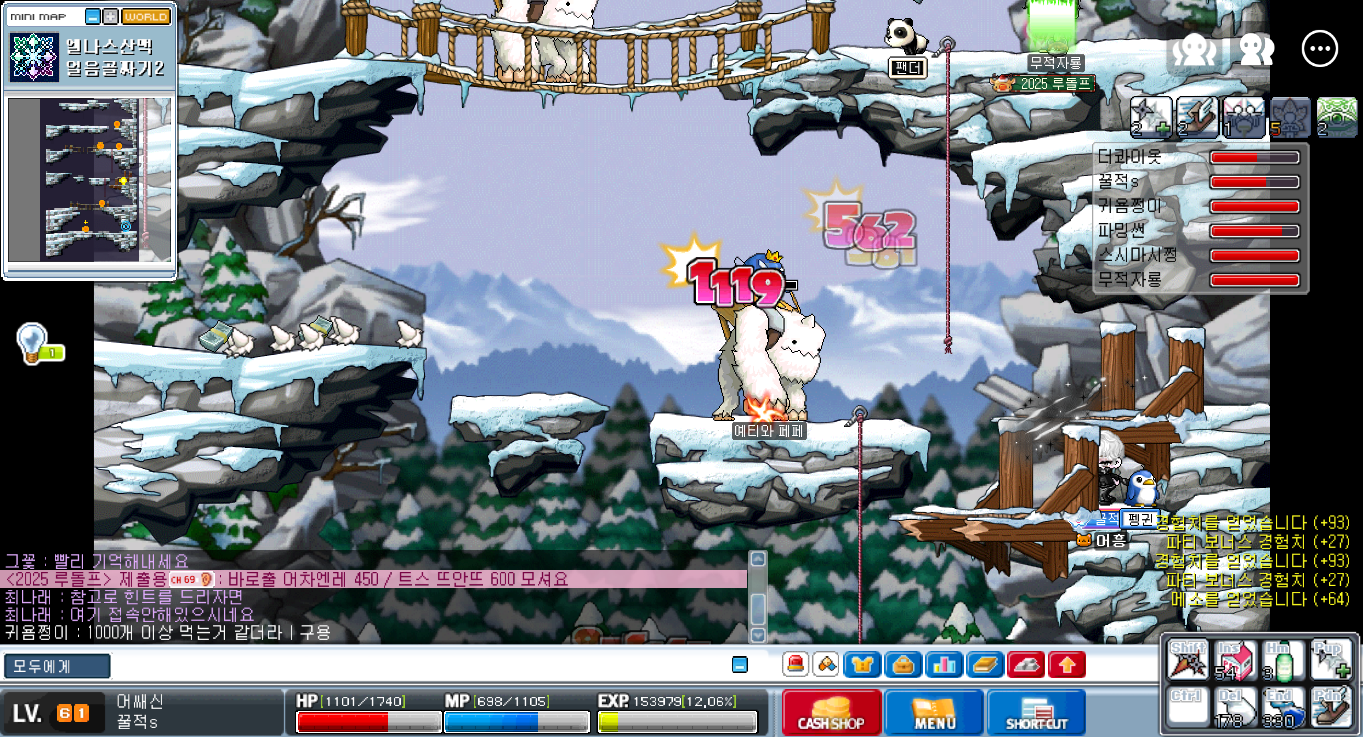Screen dimensions: 1363x737
Task: Click the chat target selector '모두에게'
Action: (x=57, y=666)
